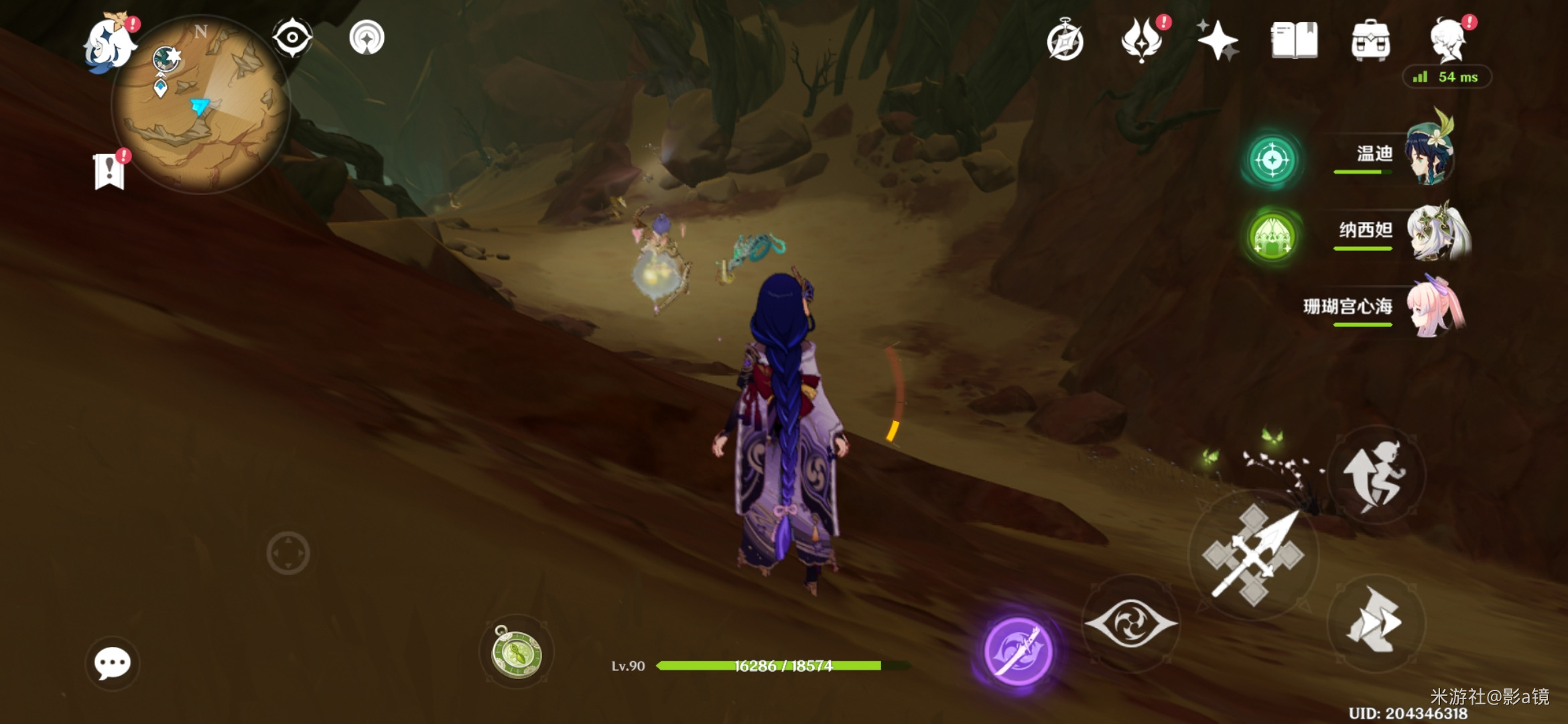Open the battle pass wings icon
Image resolution: width=1568 pixels, height=724 pixels.
pos(1142,40)
